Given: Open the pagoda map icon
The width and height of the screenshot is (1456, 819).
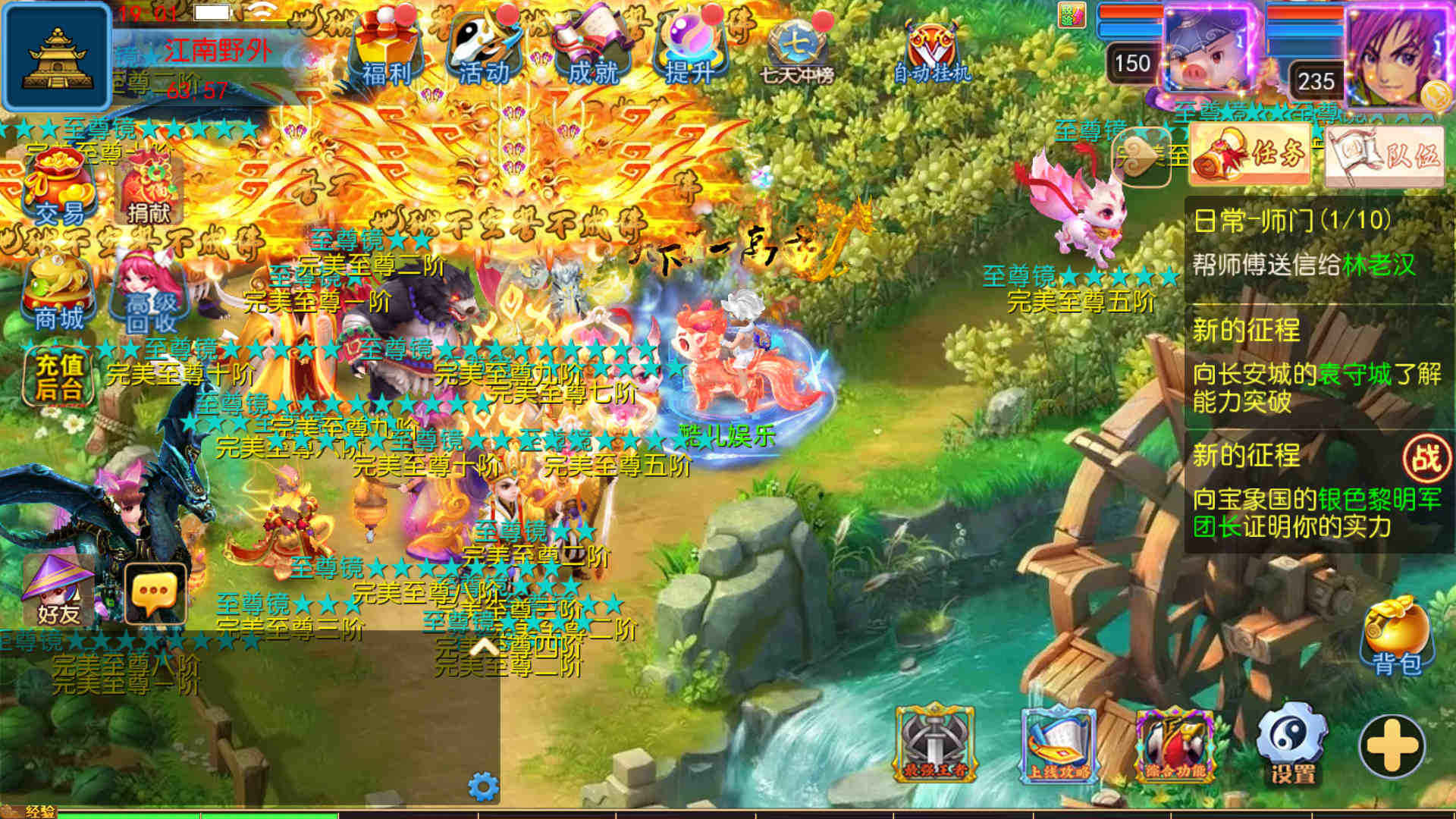Looking at the screenshot, I should [58, 57].
